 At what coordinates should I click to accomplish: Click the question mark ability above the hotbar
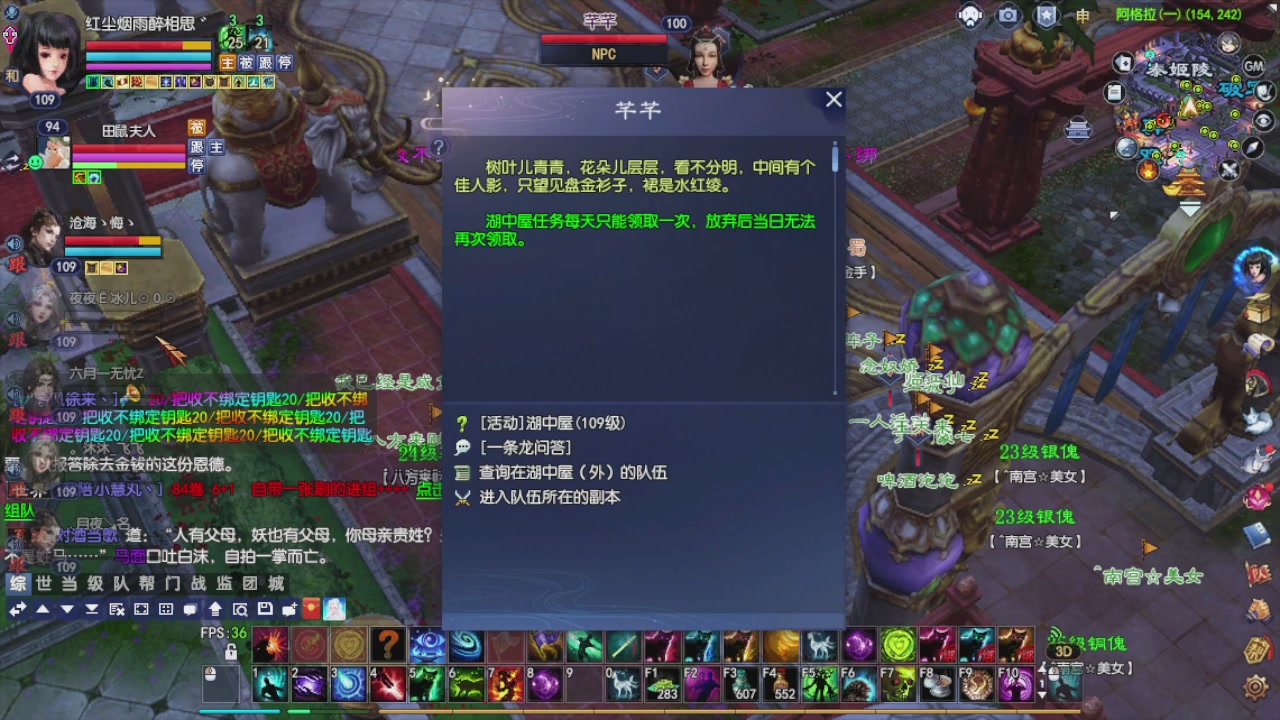coord(387,644)
